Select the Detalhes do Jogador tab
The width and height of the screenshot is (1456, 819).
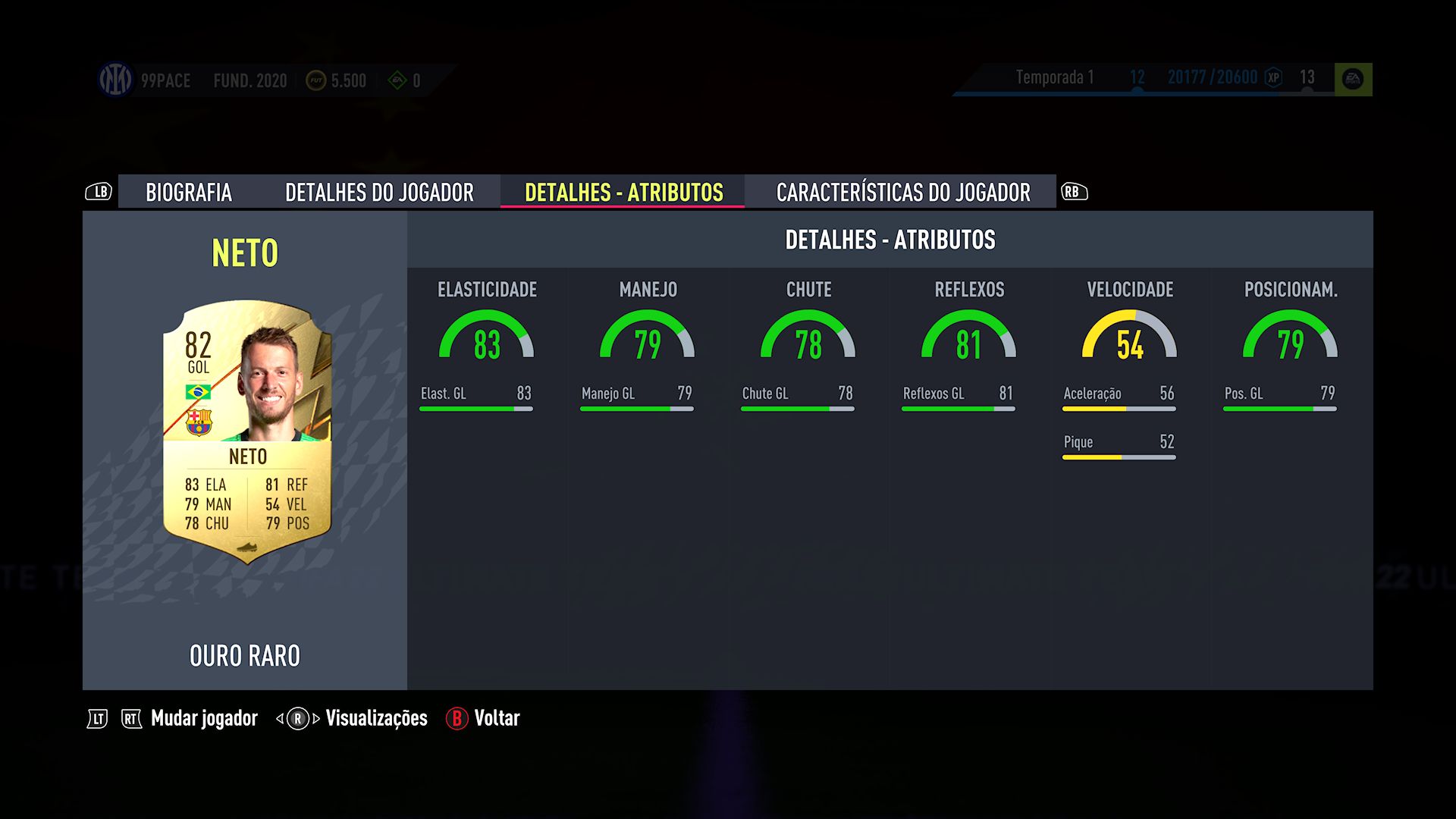[x=380, y=193]
